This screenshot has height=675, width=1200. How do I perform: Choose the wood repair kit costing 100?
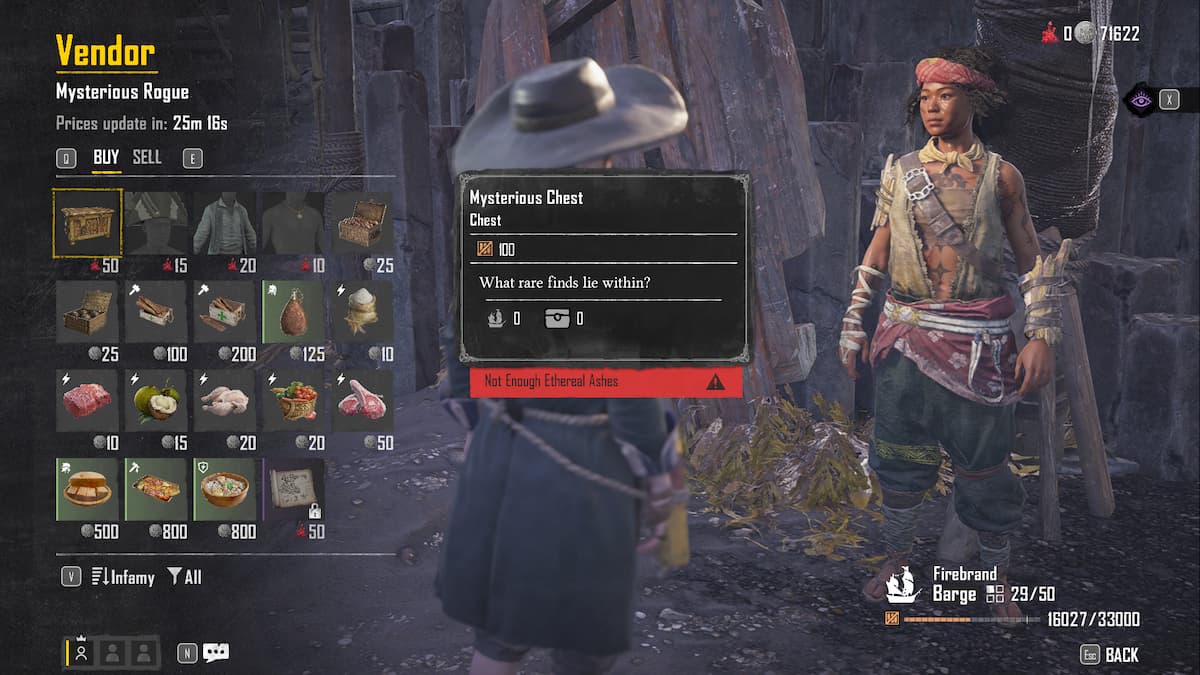coord(156,312)
